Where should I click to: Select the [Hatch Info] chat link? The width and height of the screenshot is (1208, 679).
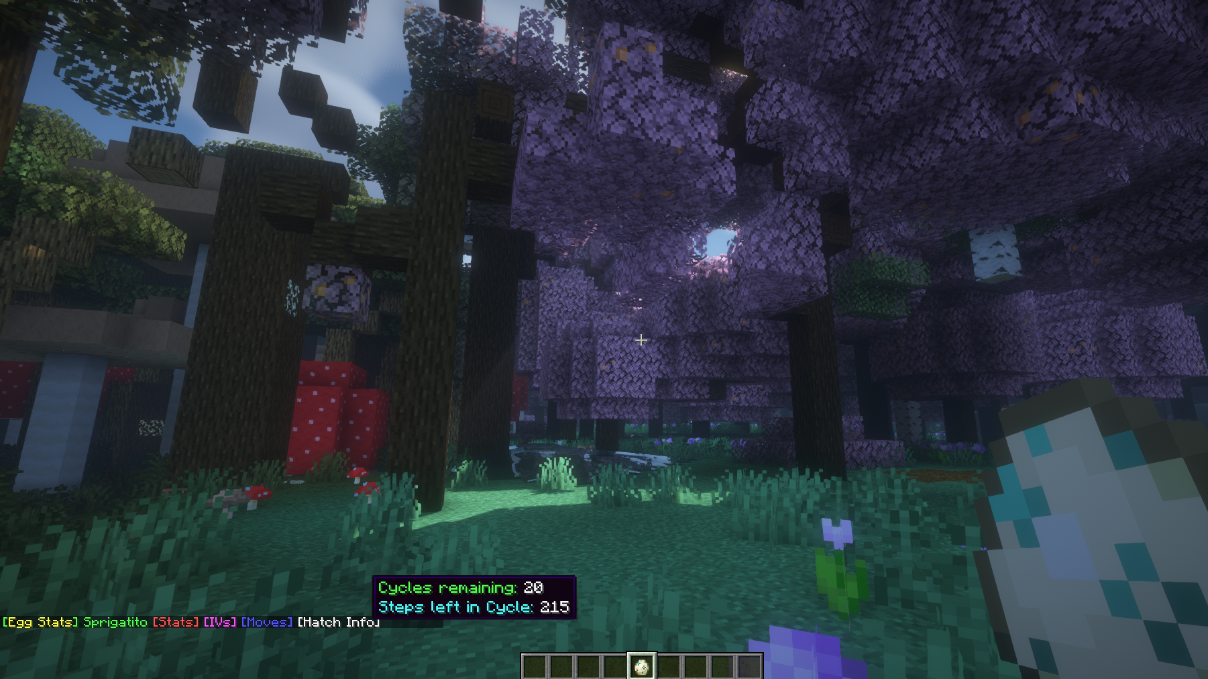point(338,622)
